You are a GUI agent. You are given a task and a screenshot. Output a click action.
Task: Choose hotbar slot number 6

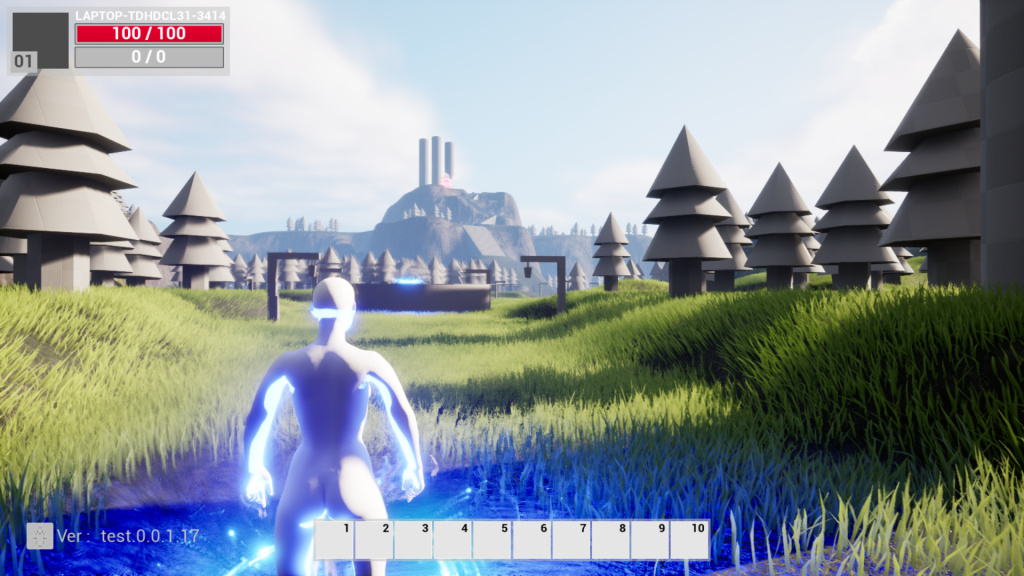(x=532, y=540)
